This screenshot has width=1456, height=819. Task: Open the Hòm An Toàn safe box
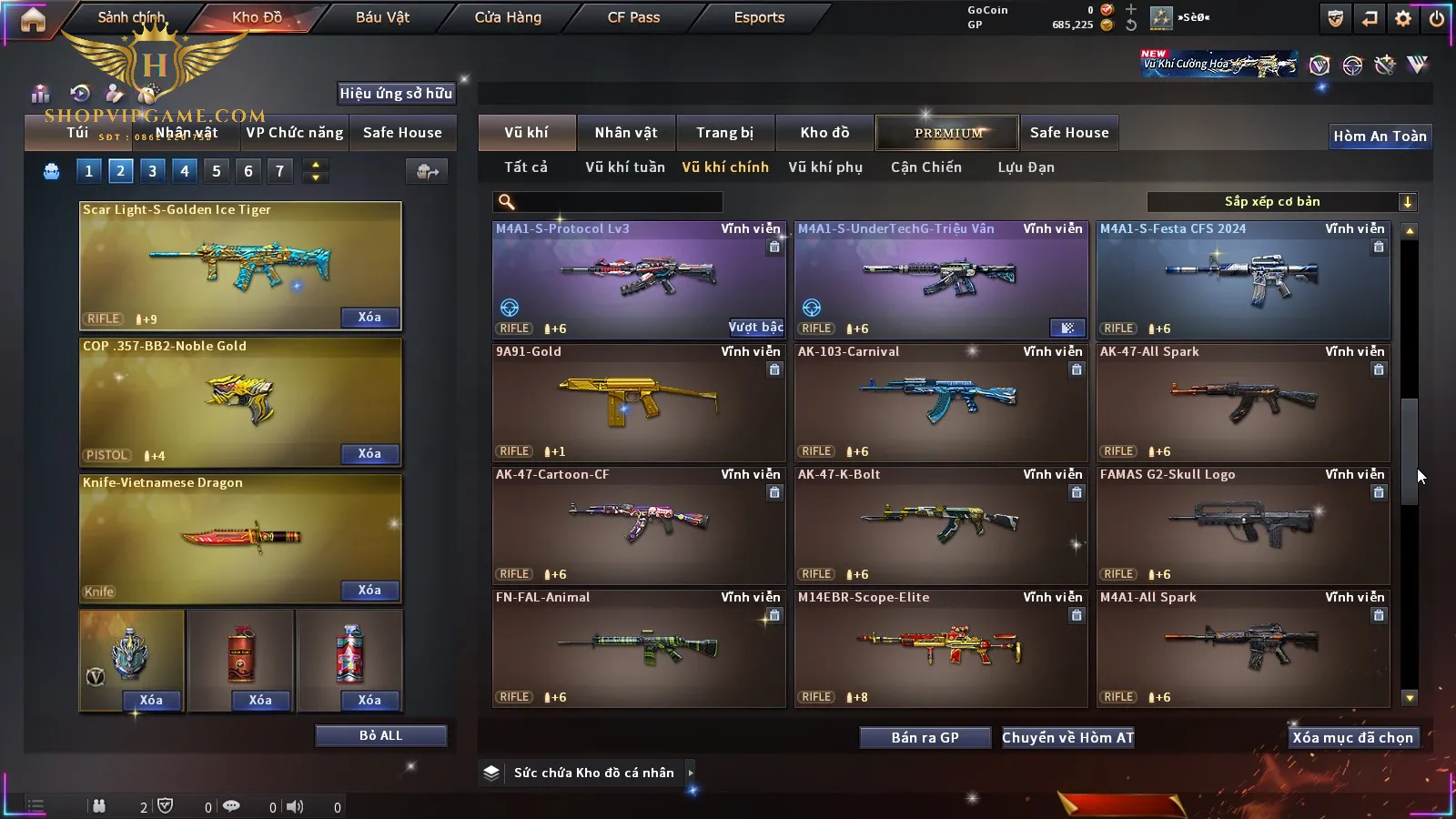pos(1380,136)
